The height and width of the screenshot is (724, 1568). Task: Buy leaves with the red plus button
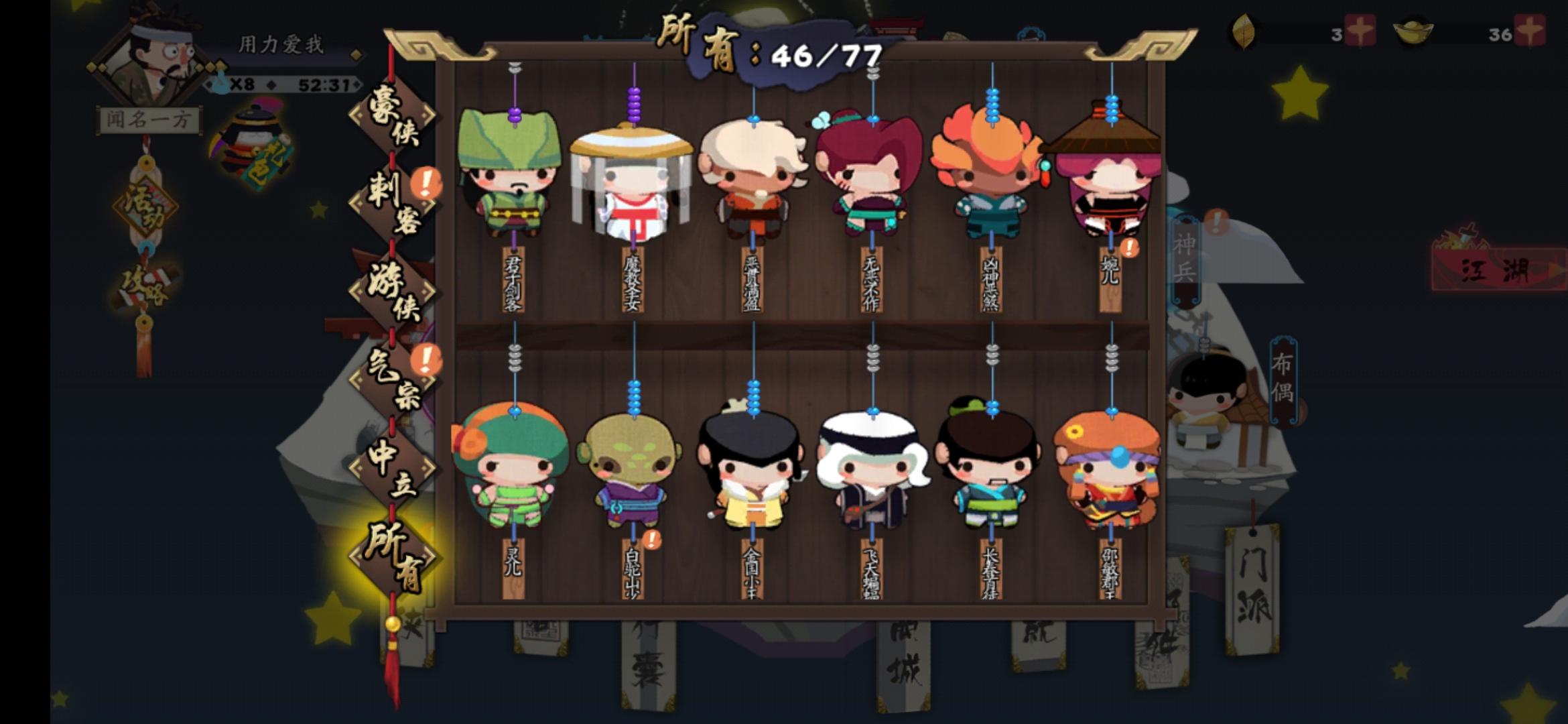[x=1362, y=30]
